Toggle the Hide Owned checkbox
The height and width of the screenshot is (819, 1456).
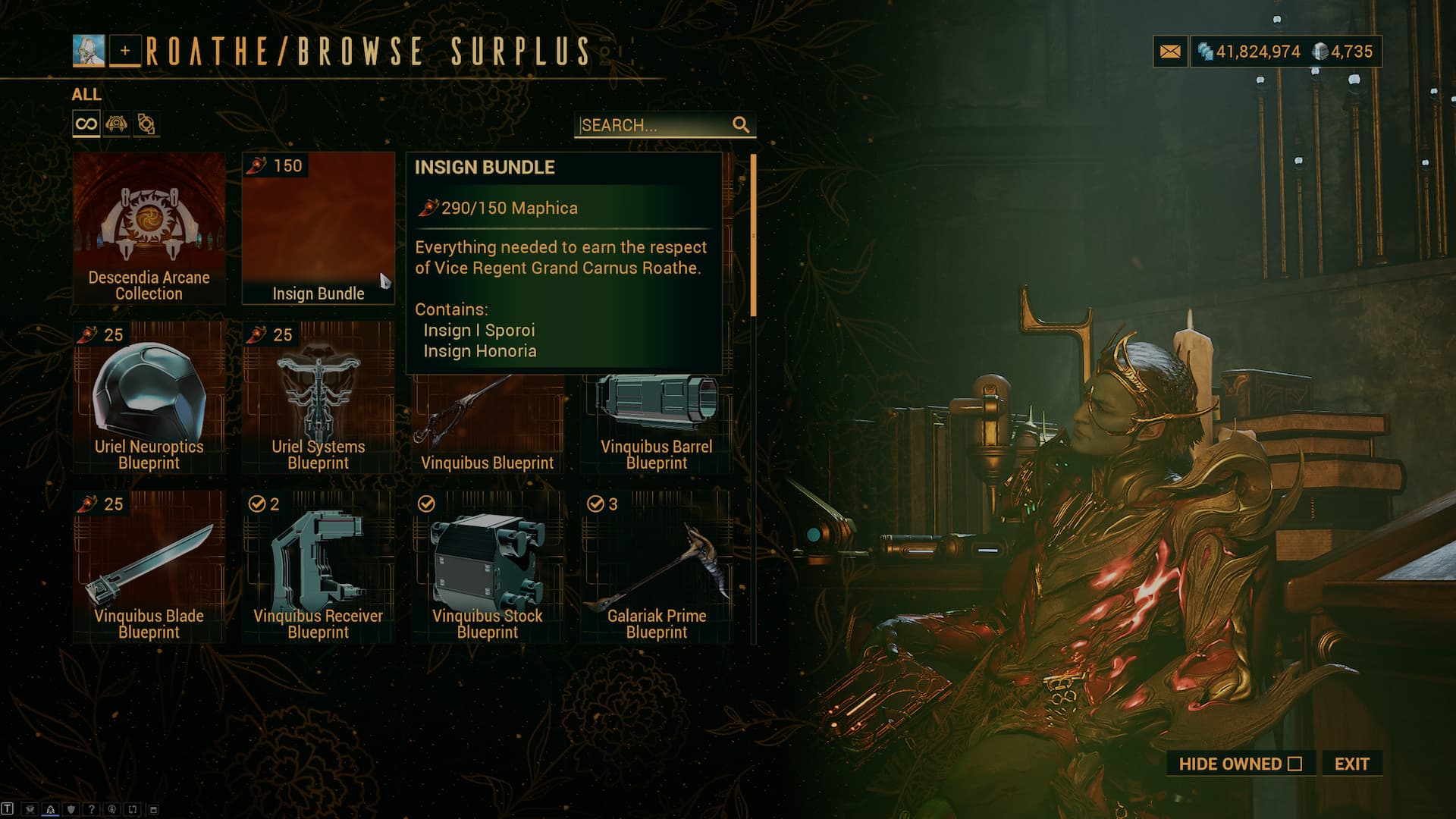pos(1294,764)
